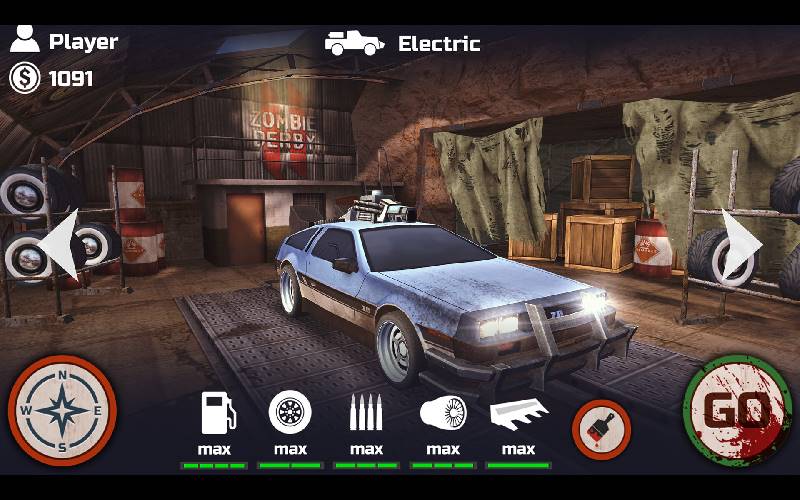Start the race with the GO button
The width and height of the screenshot is (800, 500).
coord(738,409)
